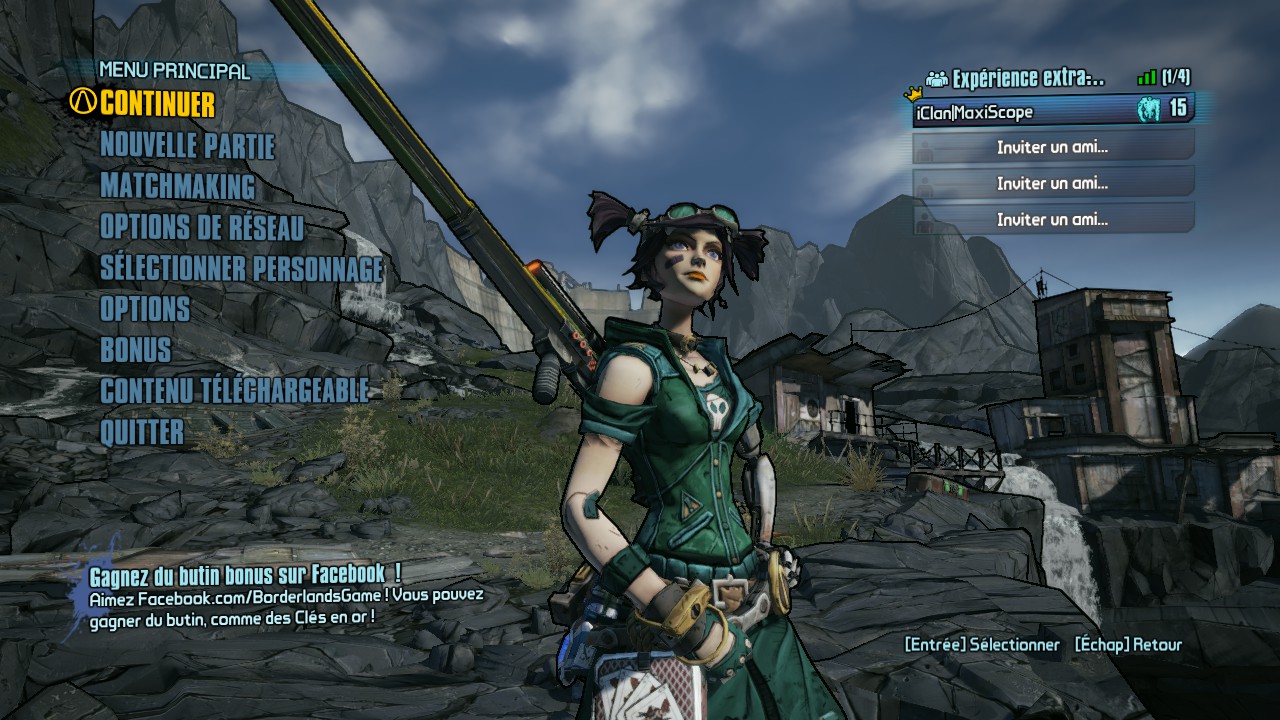
Task: Click the Facebook bonus loot announcement
Action: [245, 575]
